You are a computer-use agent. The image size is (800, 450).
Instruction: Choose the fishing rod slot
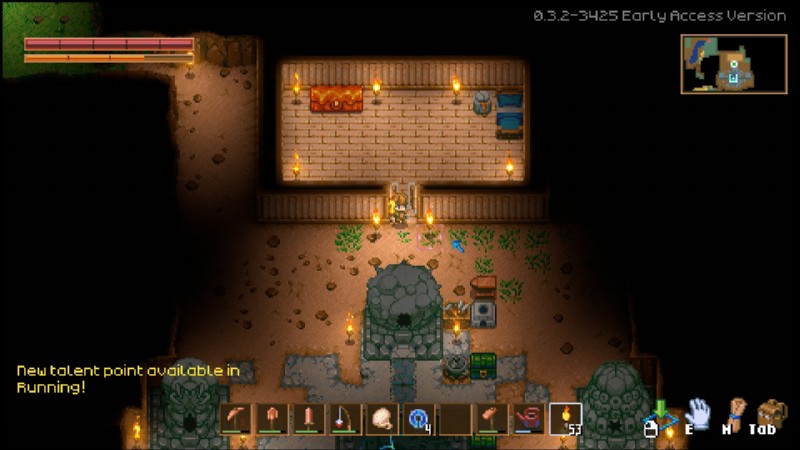click(x=345, y=418)
